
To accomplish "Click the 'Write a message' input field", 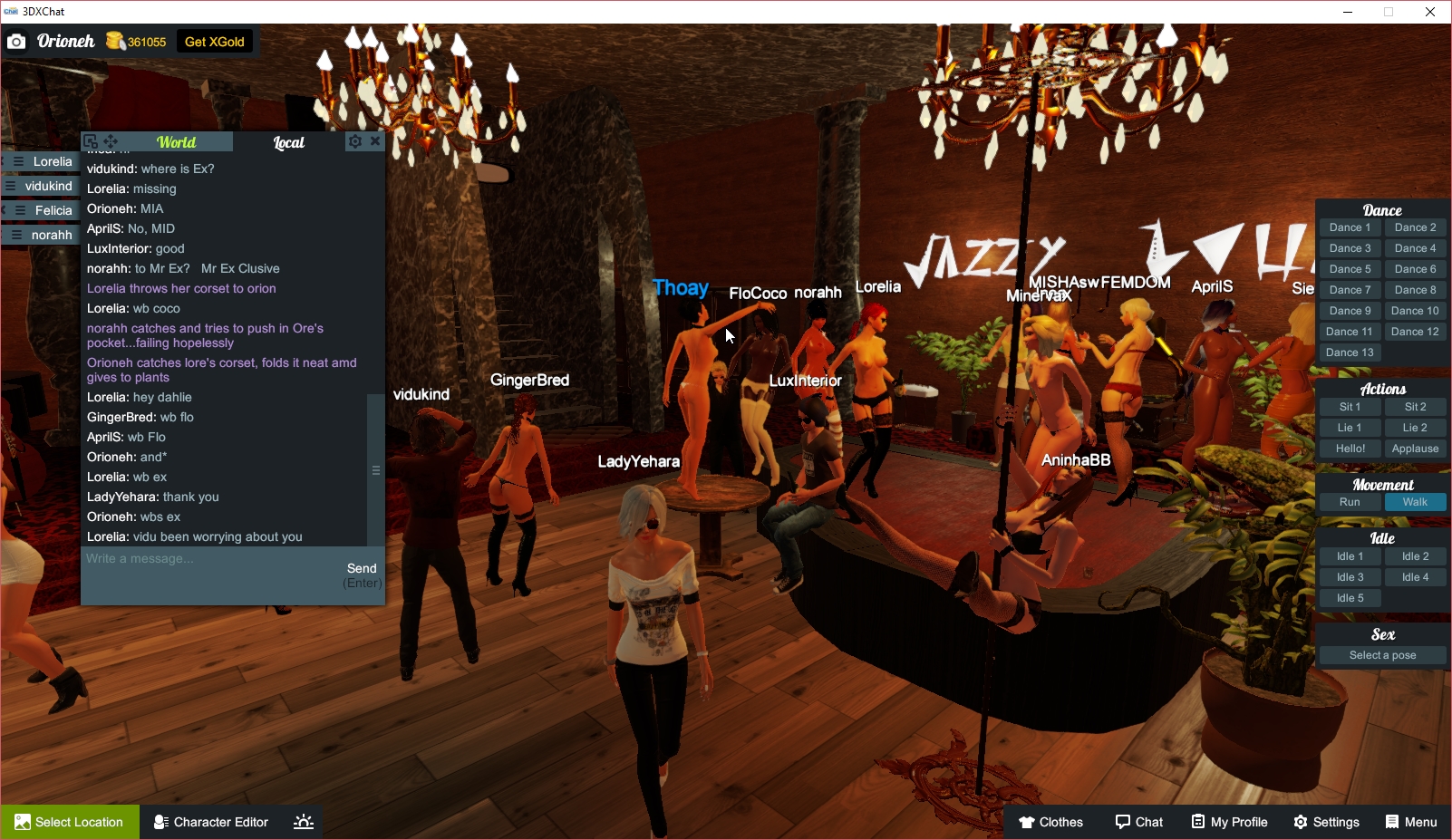I will click(x=181, y=558).
